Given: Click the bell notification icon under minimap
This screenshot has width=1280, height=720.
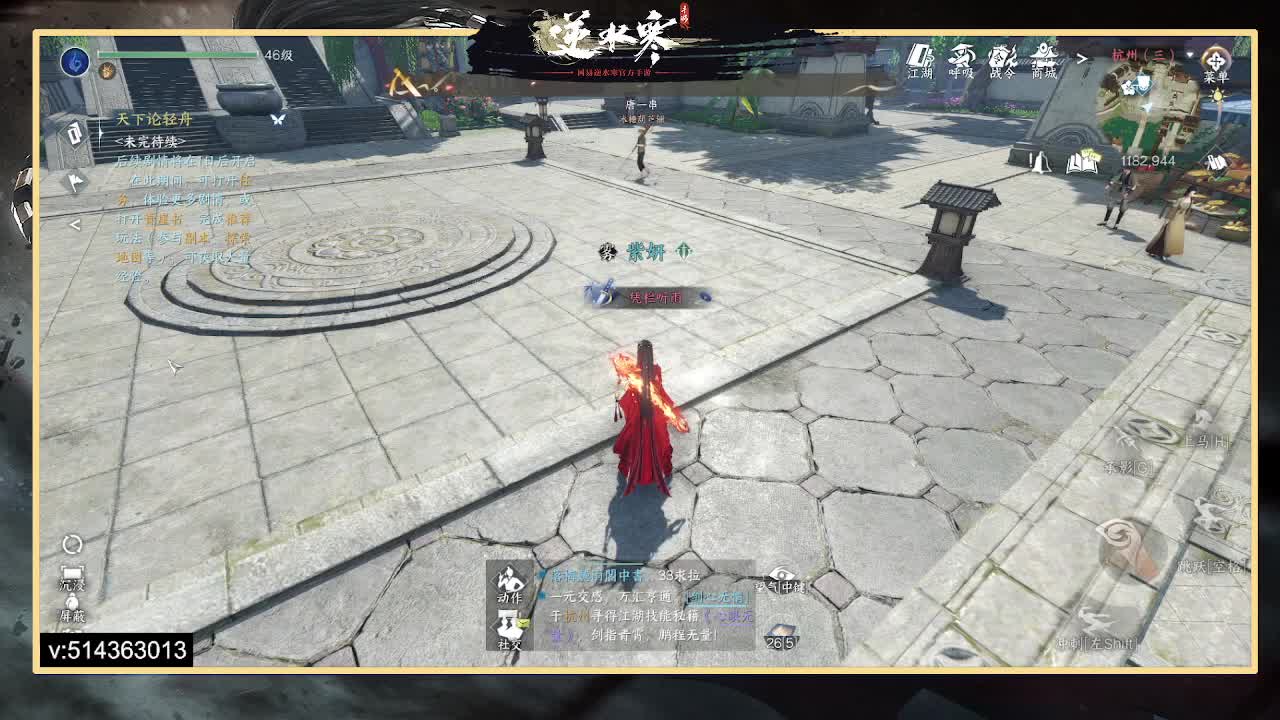Looking at the screenshot, I should 1040,163.
